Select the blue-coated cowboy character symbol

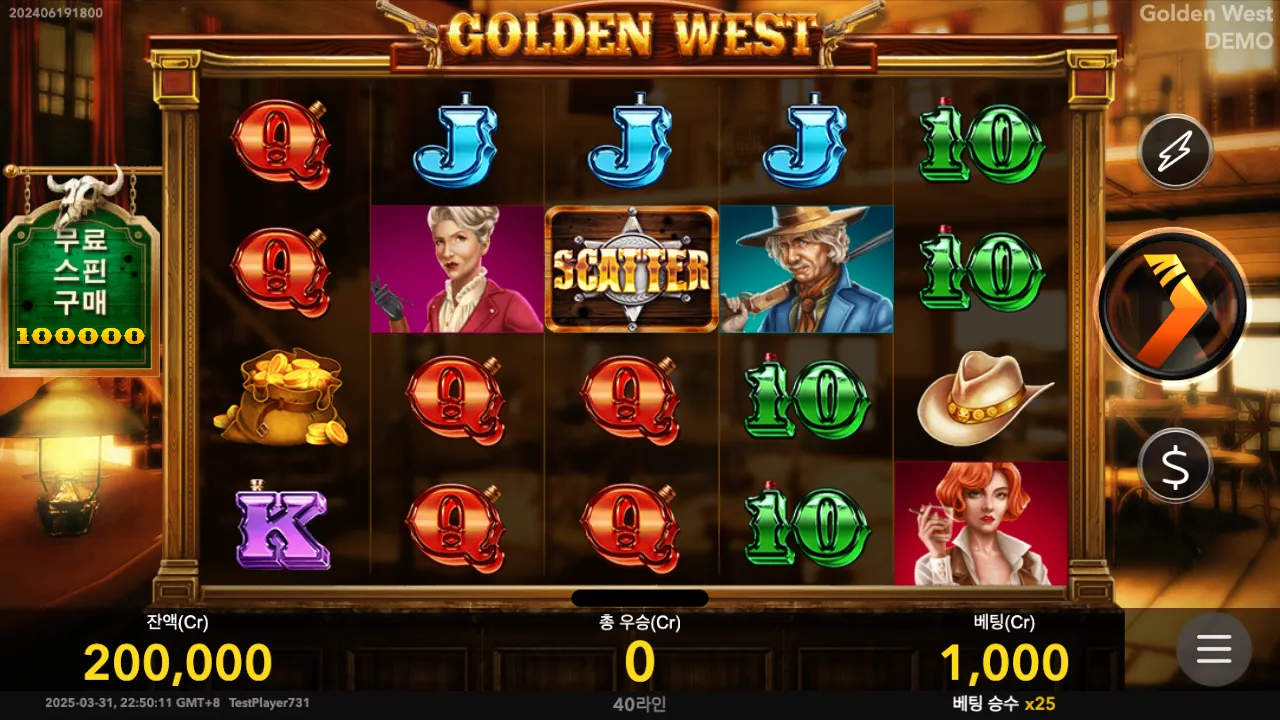tap(805, 267)
